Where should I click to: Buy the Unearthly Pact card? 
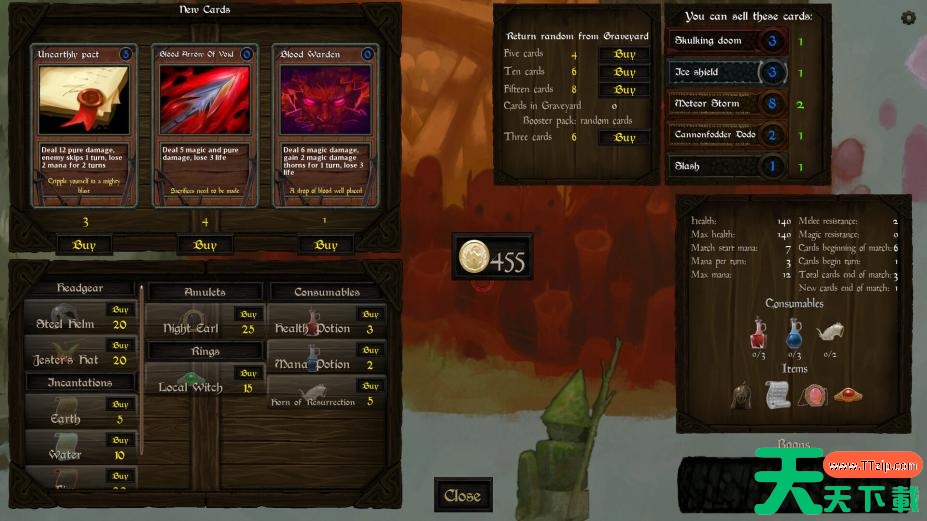[x=85, y=245]
